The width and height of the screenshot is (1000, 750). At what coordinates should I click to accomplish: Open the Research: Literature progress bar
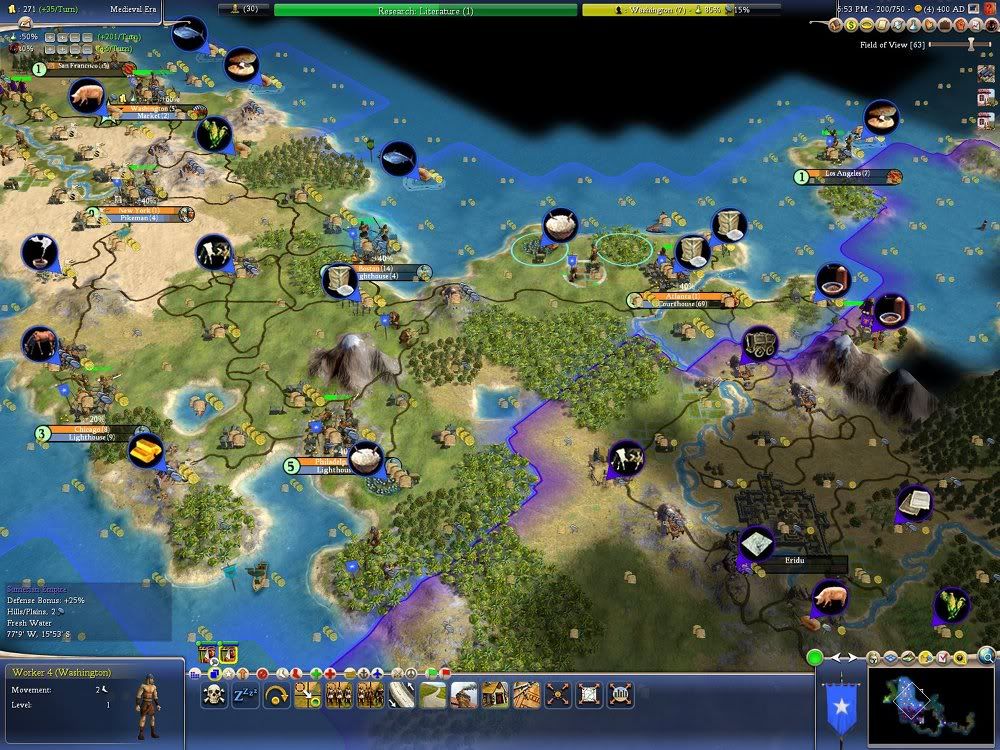point(425,10)
